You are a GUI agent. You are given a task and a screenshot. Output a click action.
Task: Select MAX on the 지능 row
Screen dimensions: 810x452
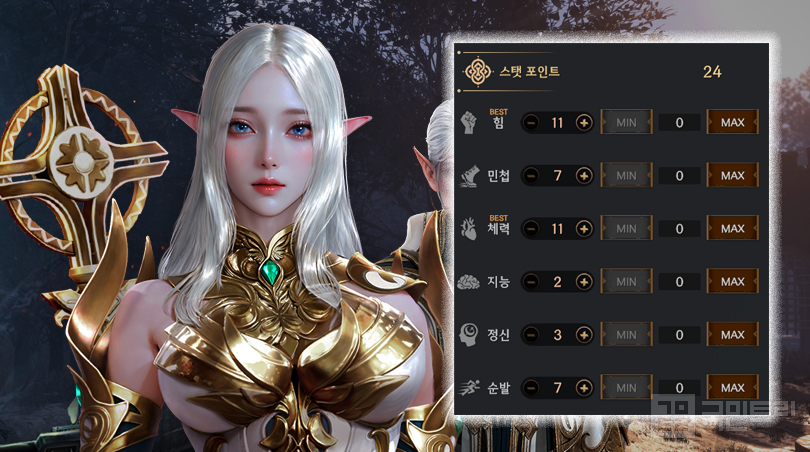pos(732,282)
